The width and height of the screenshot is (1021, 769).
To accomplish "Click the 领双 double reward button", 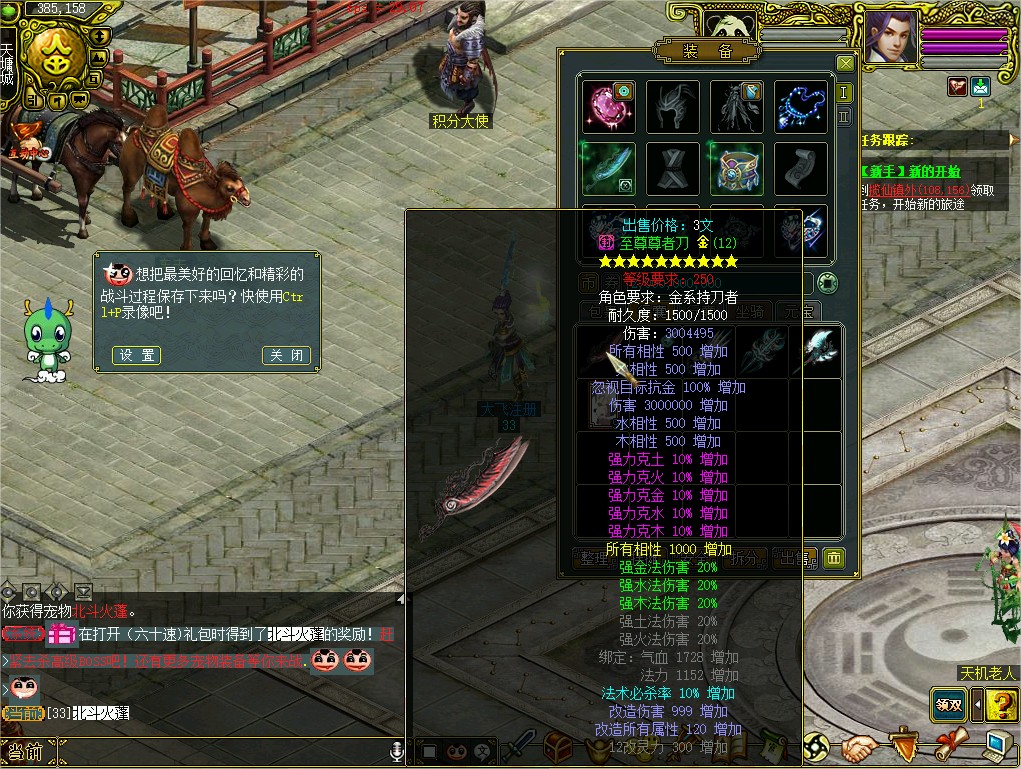I will [x=948, y=704].
